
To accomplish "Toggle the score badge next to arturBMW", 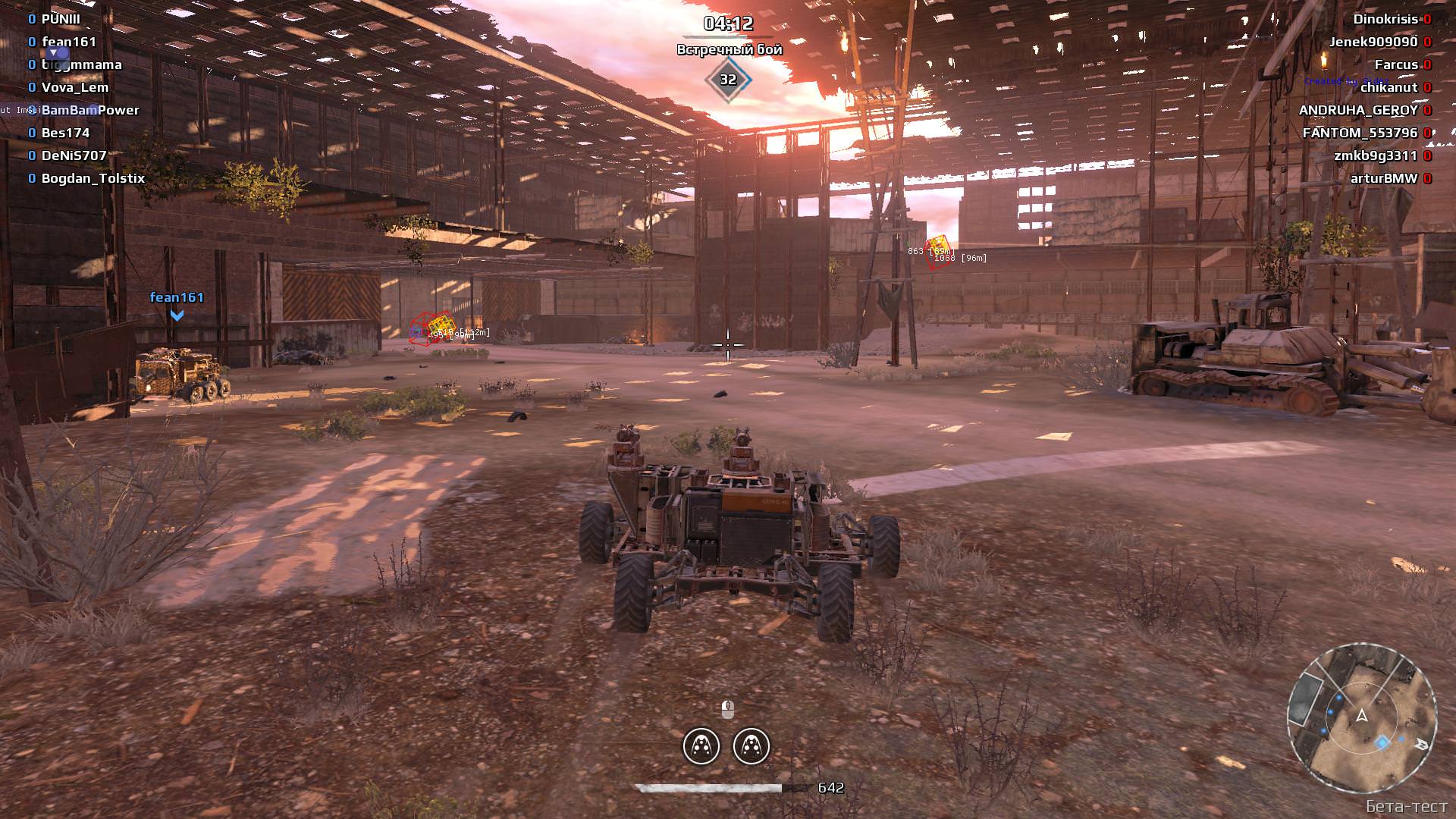I will click(1426, 179).
